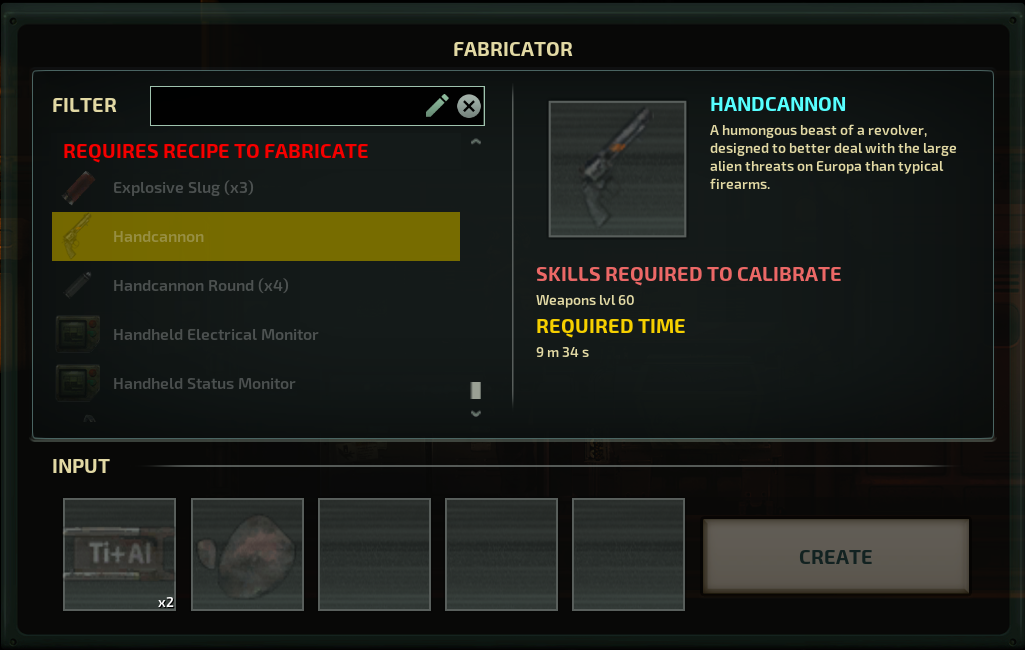The width and height of the screenshot is (1025, 650).
Task: Click the recipe list scroll-down arrow
Action: pos(476,413)
